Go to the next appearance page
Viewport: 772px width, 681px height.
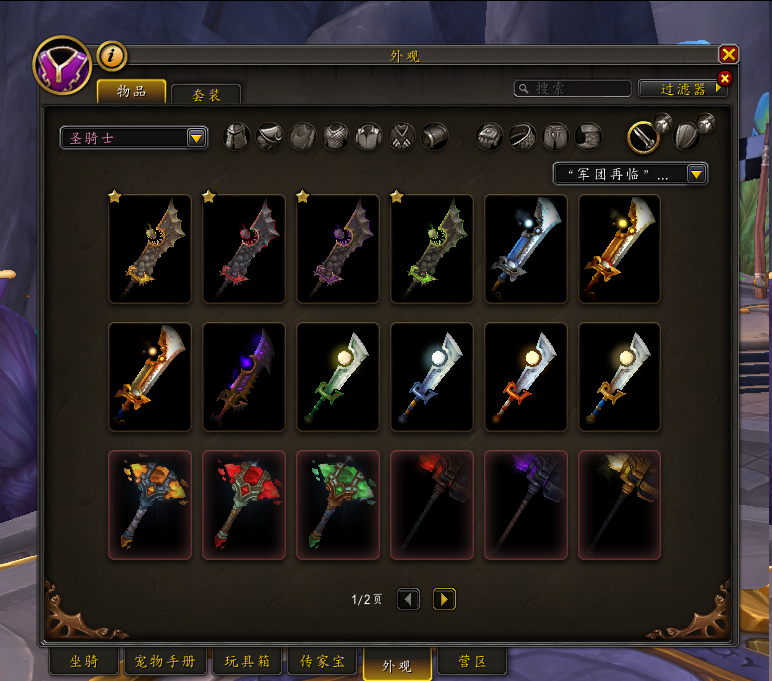coord(444,599)
